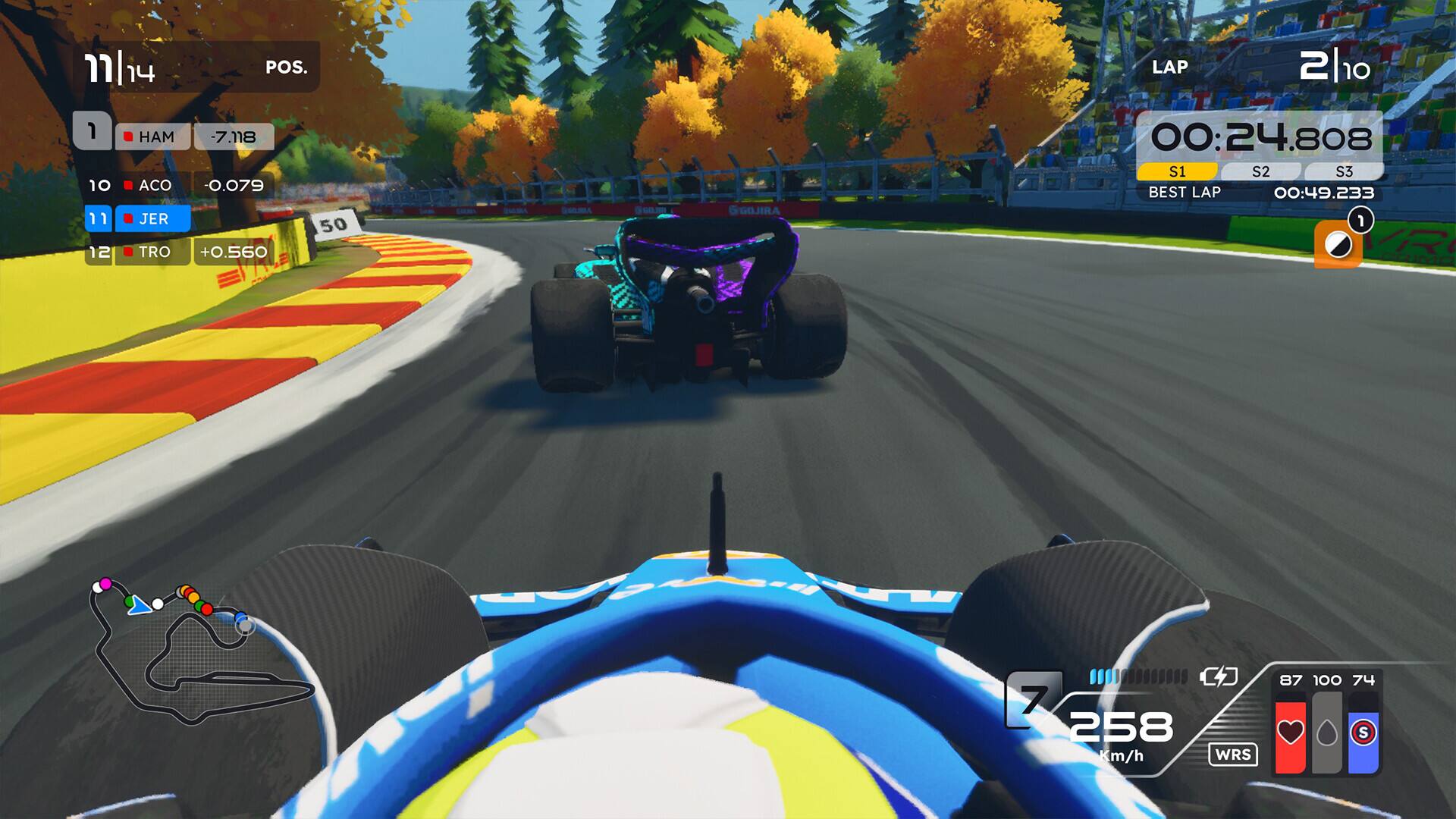Highlight the S1 sector indicator

pyautogui.click(x=1178, y=171)
